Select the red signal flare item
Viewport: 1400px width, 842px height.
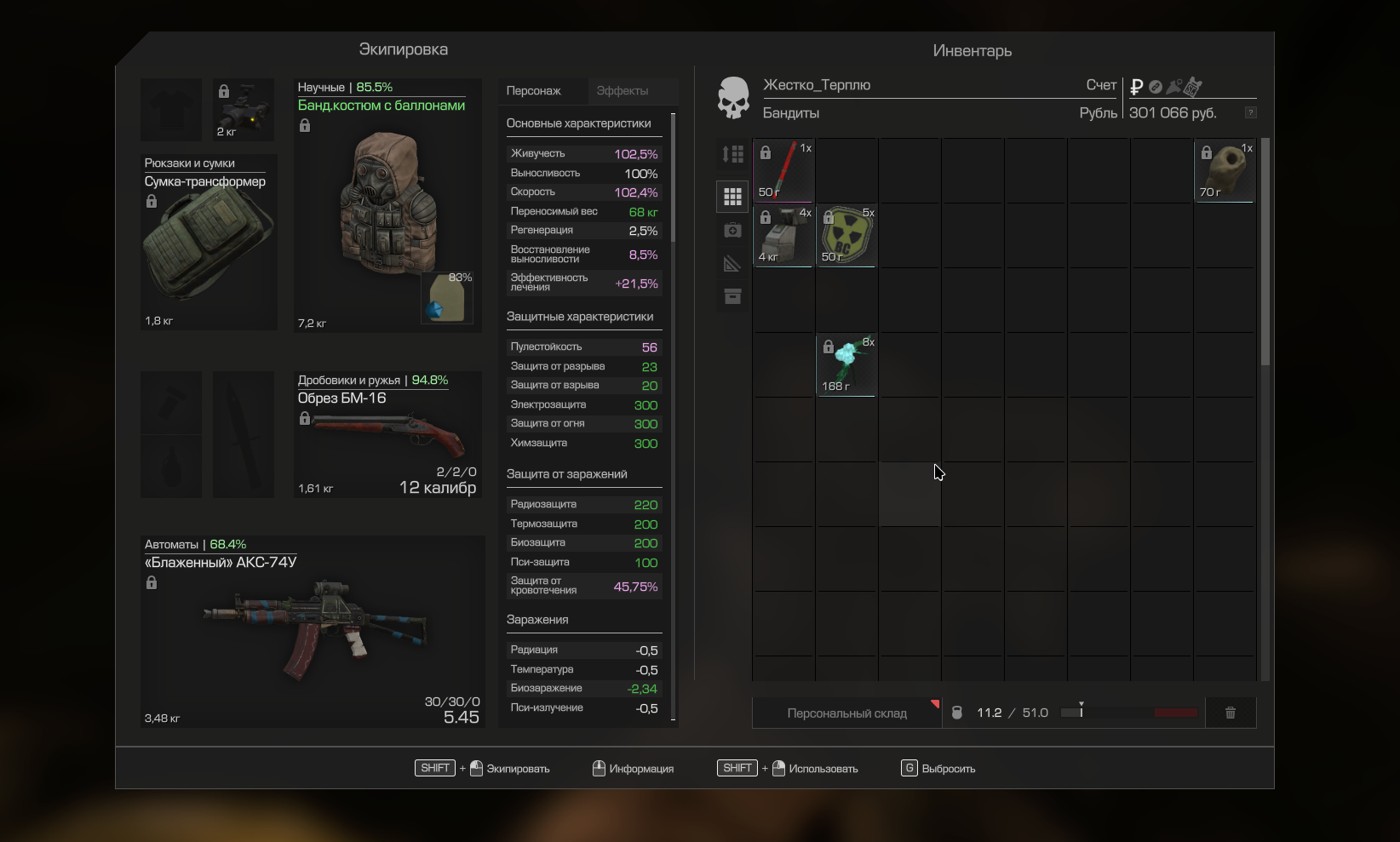(783, 169)
